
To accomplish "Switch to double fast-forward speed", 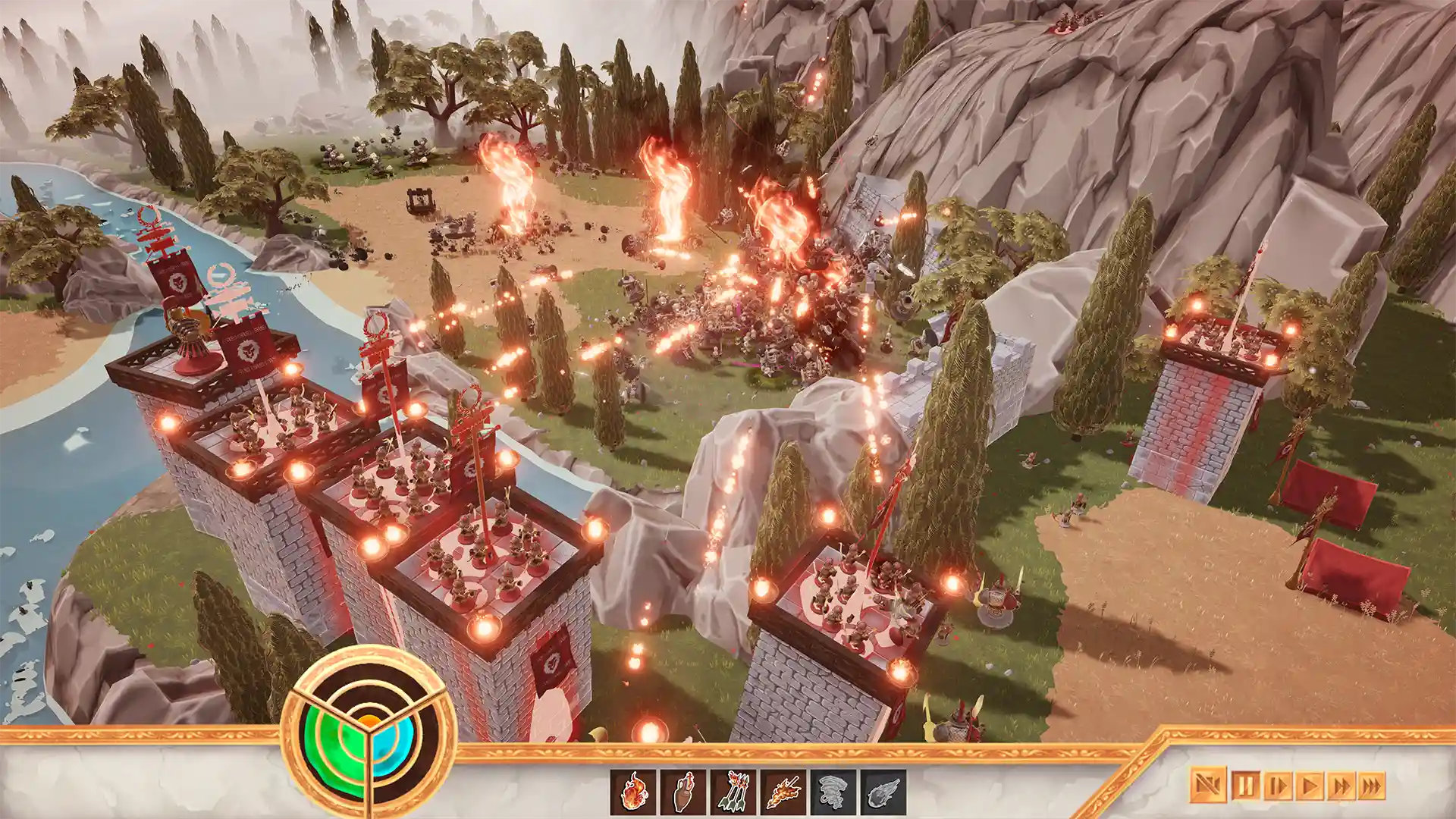I will tap(1341, 786).
